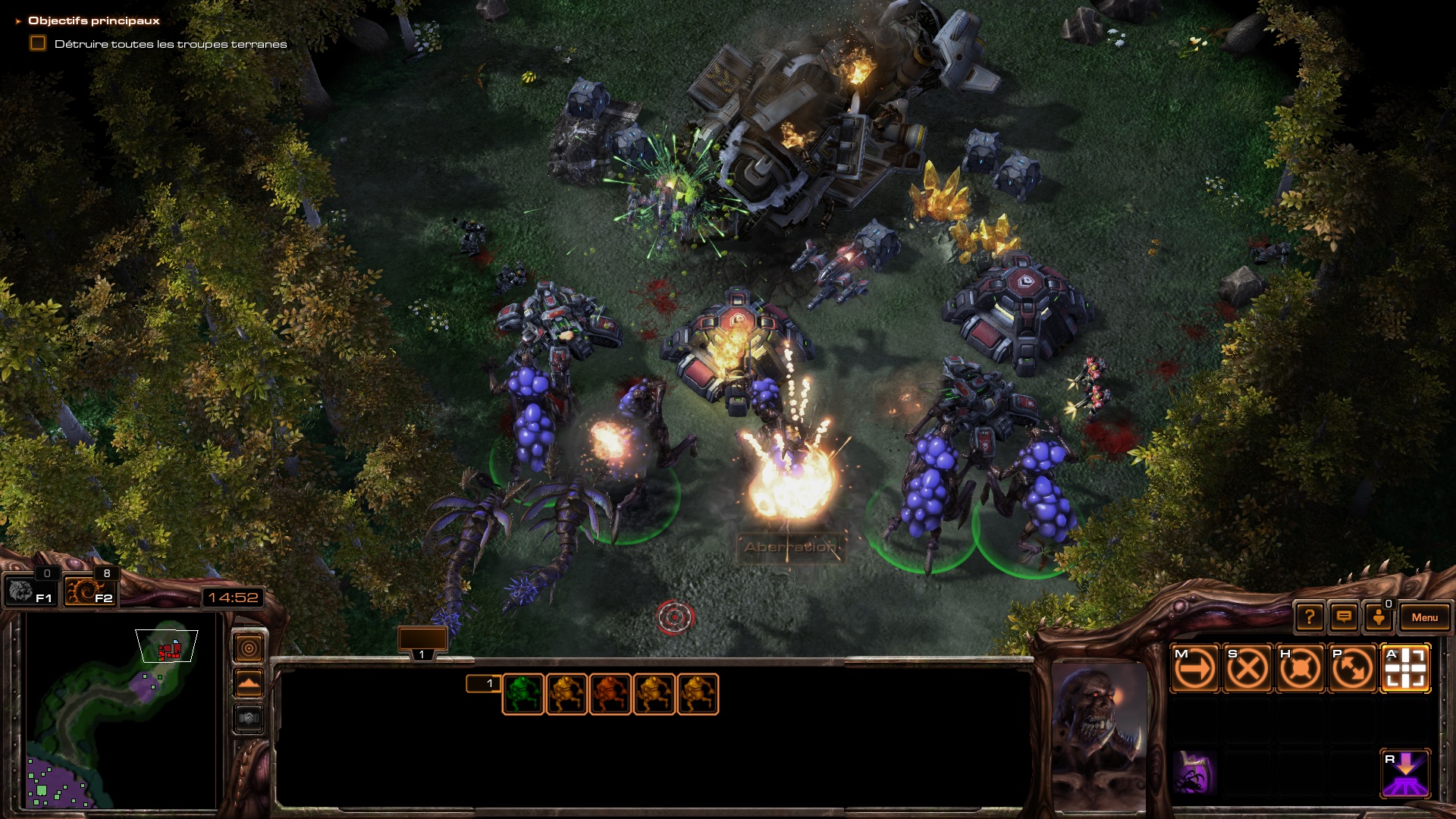Open the chat messages log
Image resolution: width=1456 pixels, height=819 pixels.
[1344, 617]
